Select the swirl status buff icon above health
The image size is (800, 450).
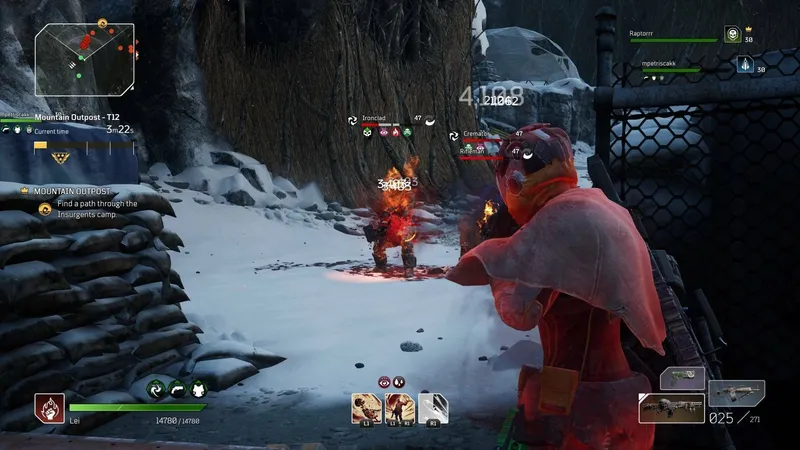tap(155, 391)
